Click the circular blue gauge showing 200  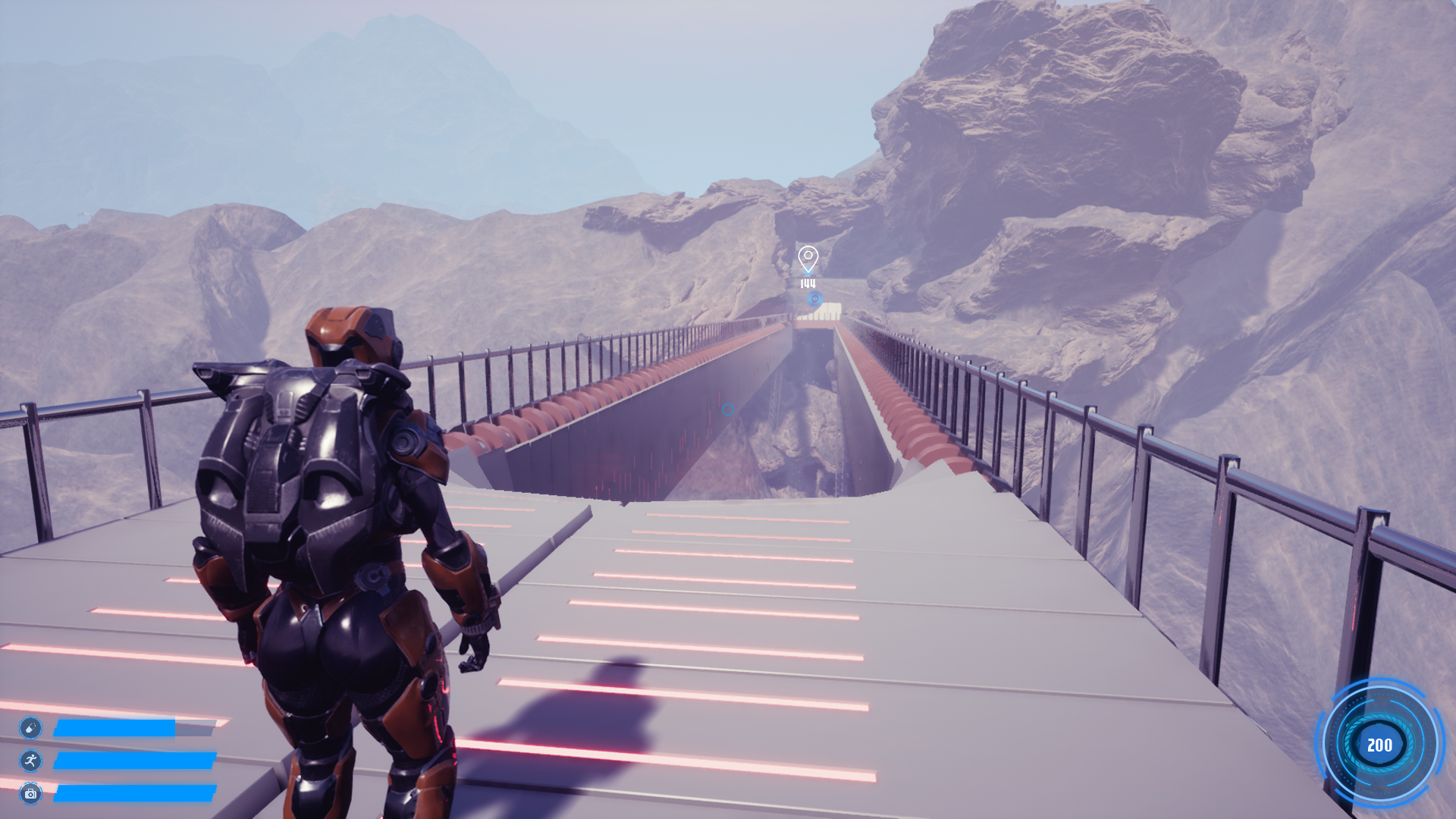[1379, 745]
